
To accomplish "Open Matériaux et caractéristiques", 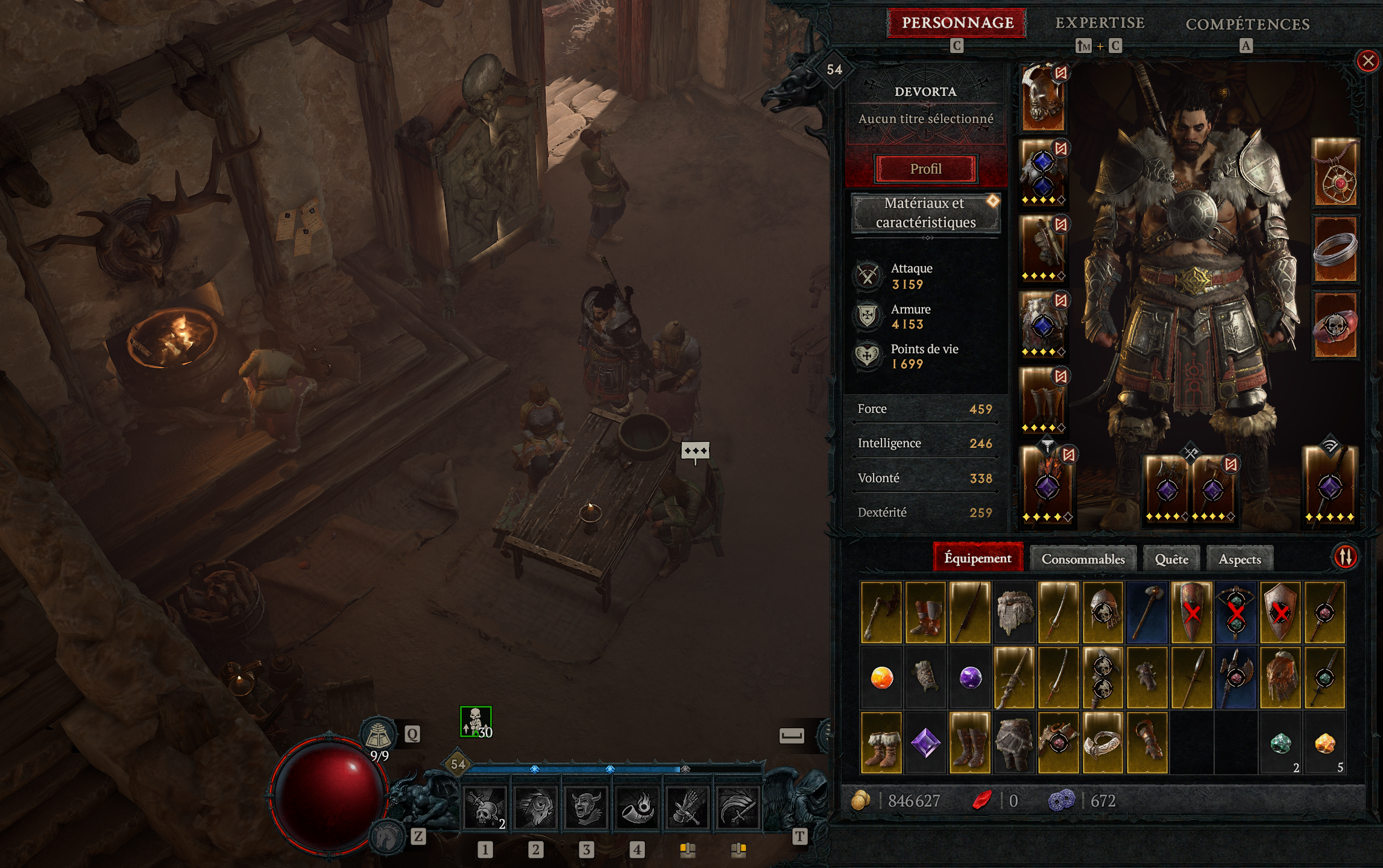I will pyautogui.click(x=925, y=213).
